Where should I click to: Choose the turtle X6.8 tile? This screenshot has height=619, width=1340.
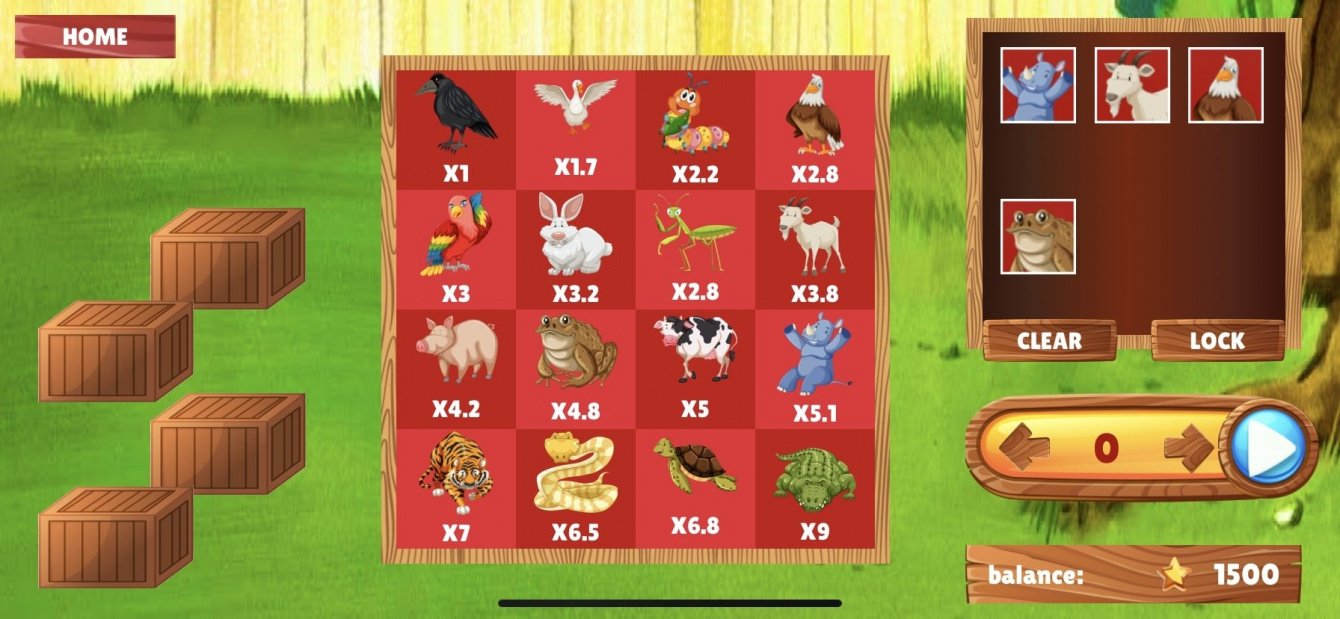pyautogui.click(x=695, y=487)
